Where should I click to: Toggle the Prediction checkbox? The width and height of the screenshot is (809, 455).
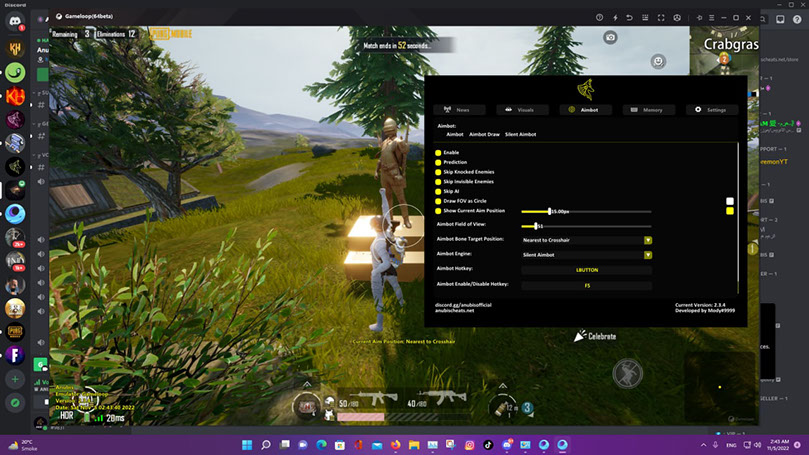438,162
